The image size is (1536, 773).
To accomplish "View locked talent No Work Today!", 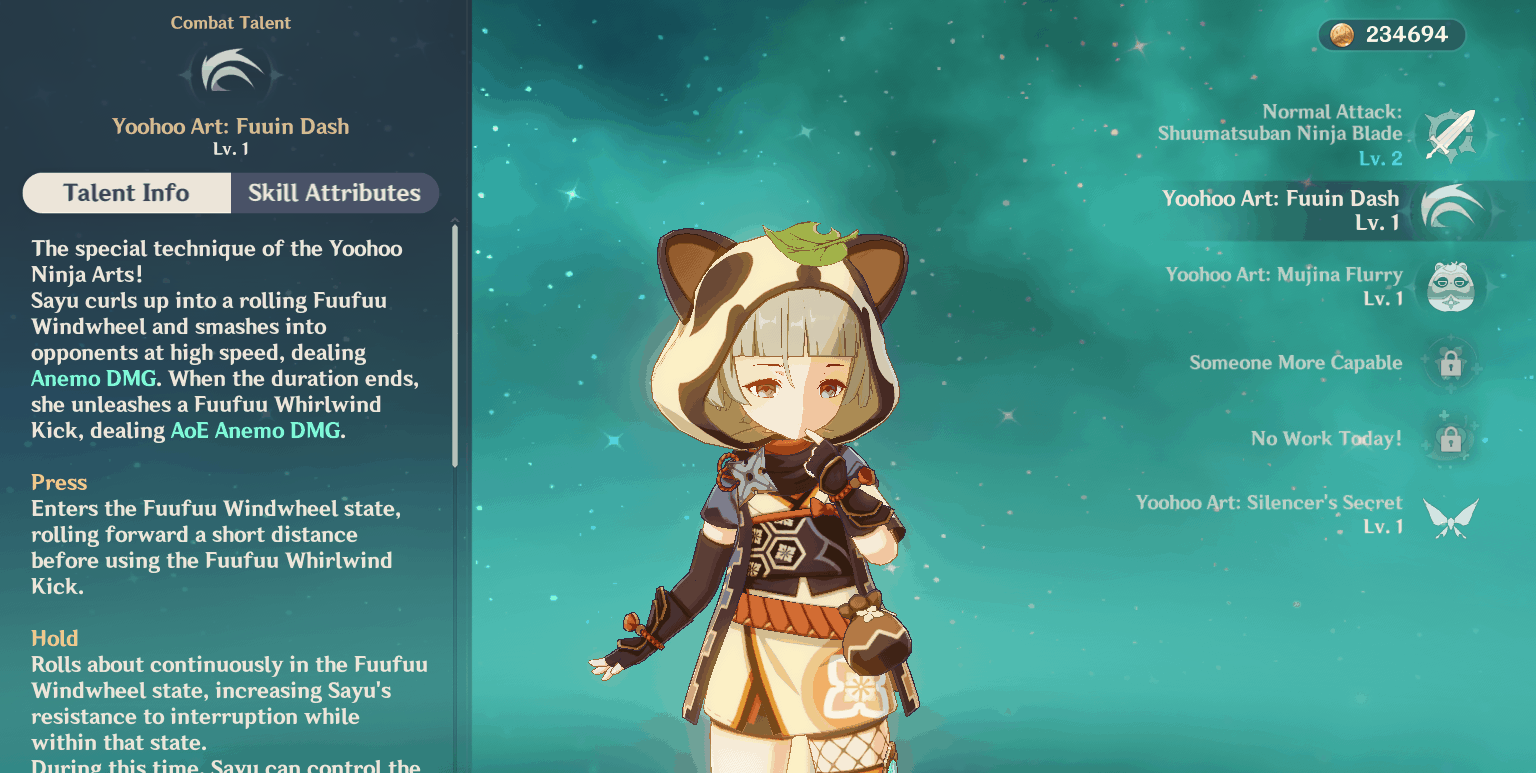I will tap(1450, 438).
